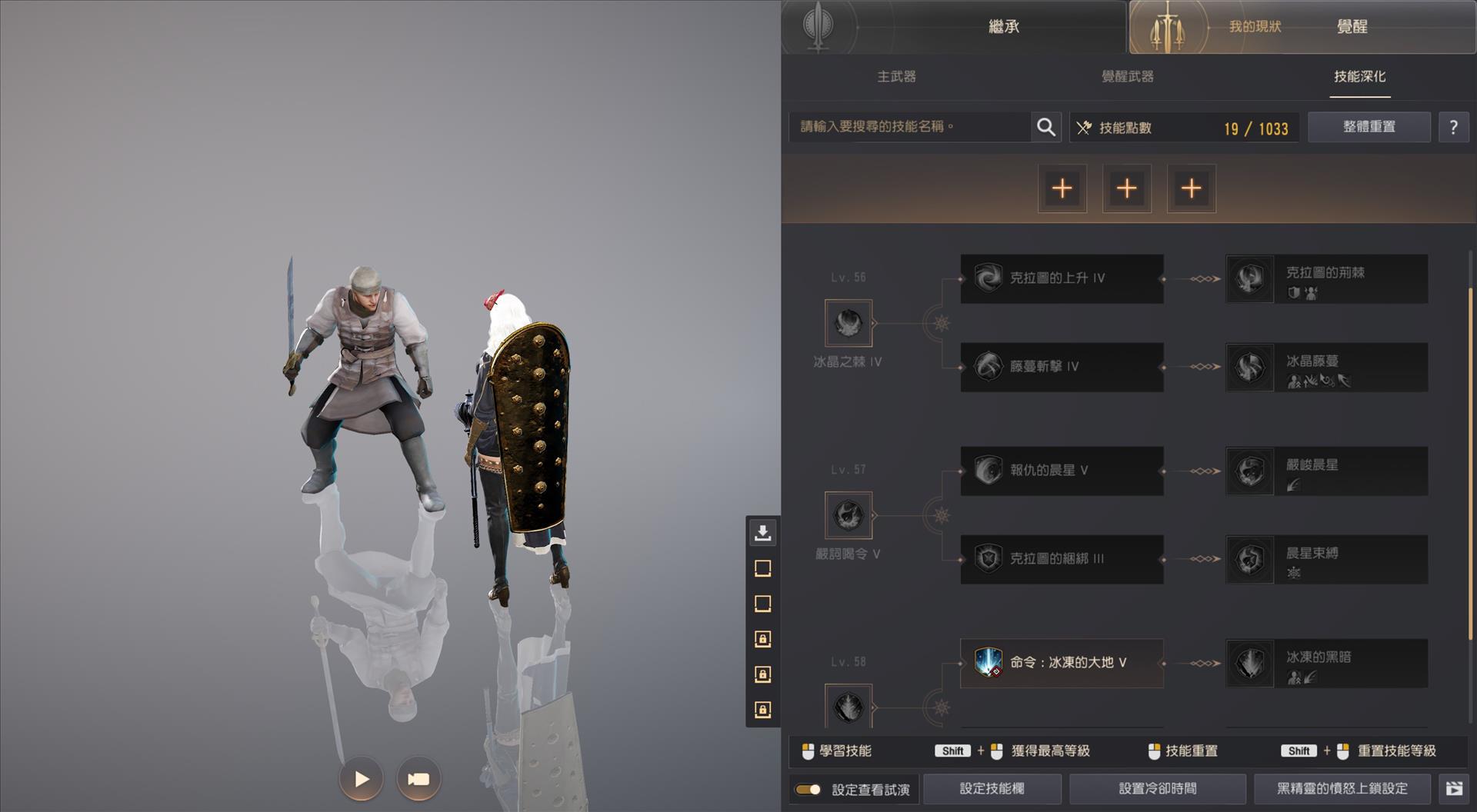Toggle the first lock icon in side panel
Image resolution: width=1477 pixels, height=812 pixels.
point(762,639)
